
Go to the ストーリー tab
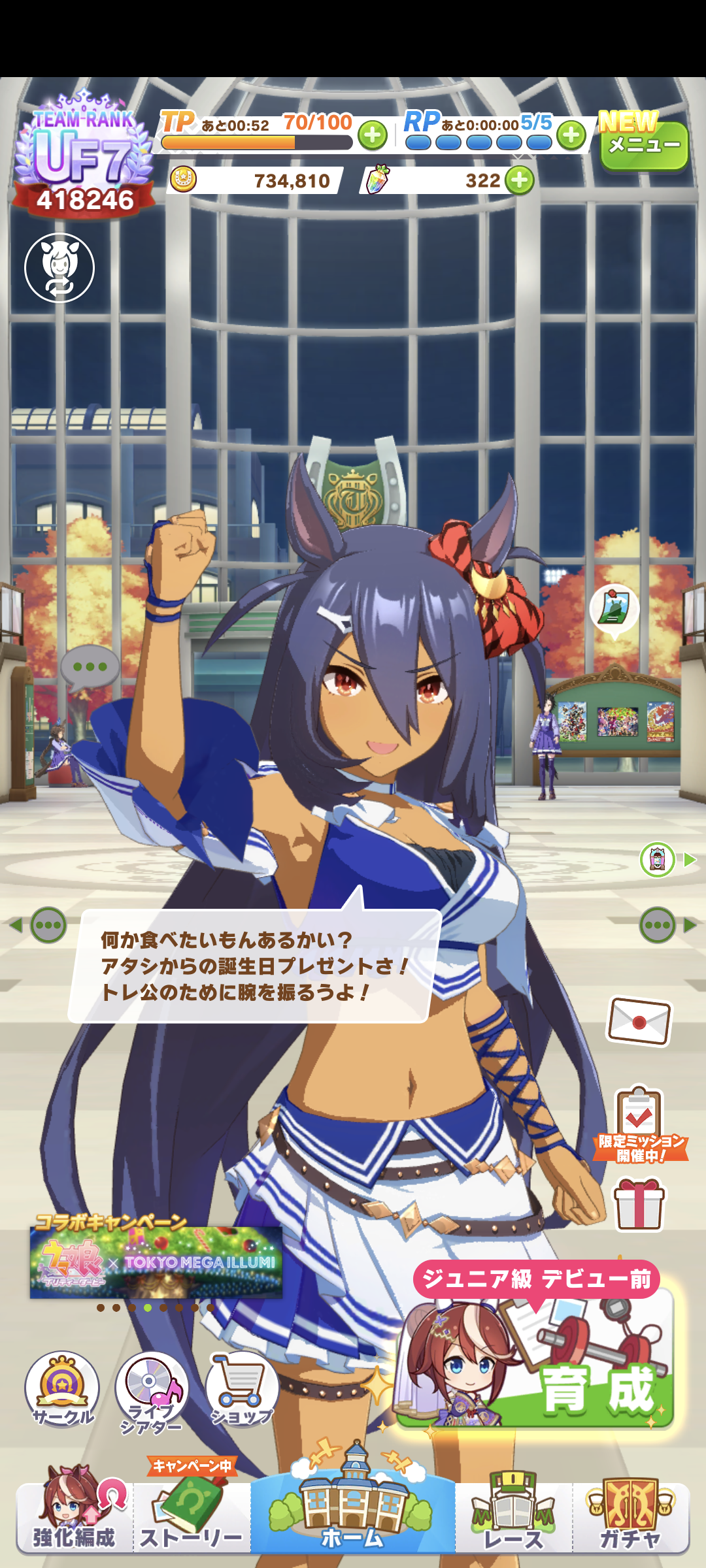pyautogui.click(x=192, y=1516)
